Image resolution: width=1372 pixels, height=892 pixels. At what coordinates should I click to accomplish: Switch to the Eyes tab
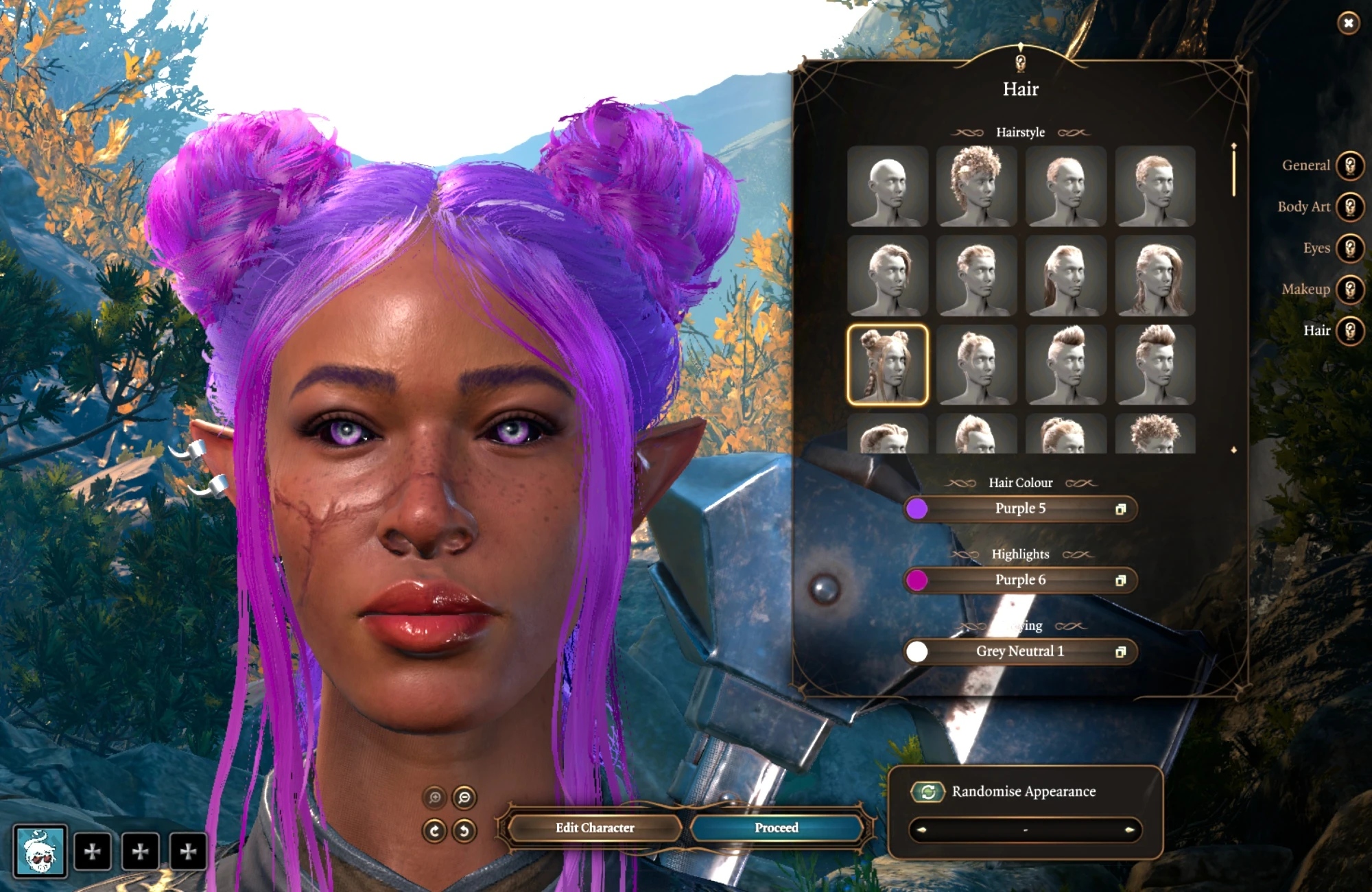(1349, 248)
